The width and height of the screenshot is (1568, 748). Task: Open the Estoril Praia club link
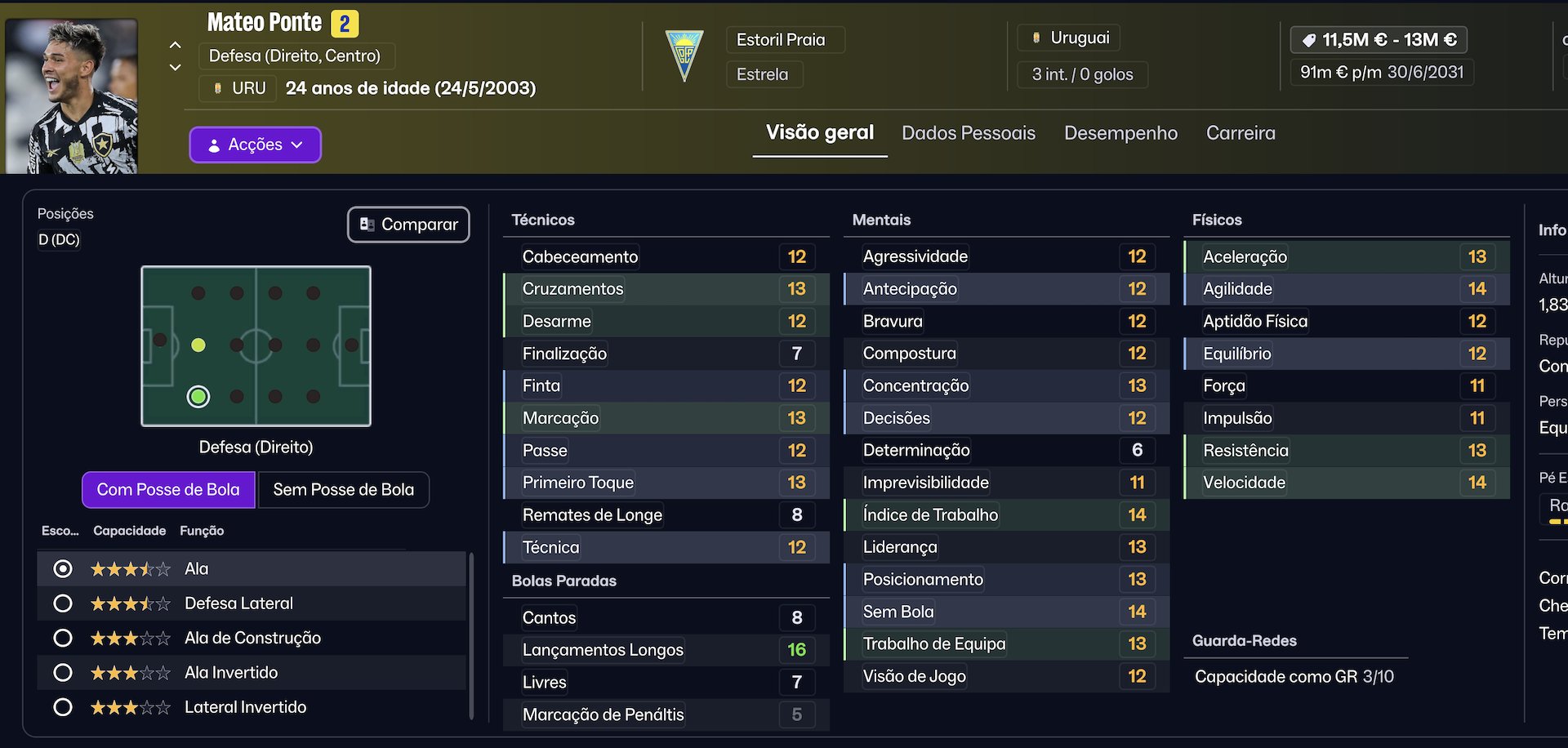(781, 40)
